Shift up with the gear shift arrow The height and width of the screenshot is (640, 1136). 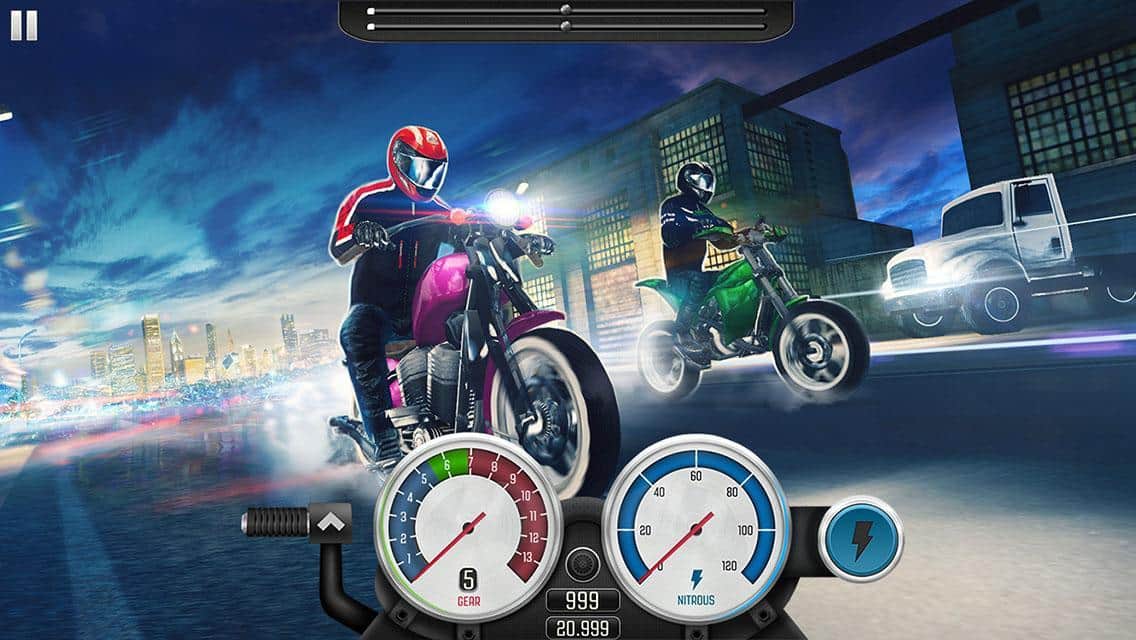click(331, 521)
